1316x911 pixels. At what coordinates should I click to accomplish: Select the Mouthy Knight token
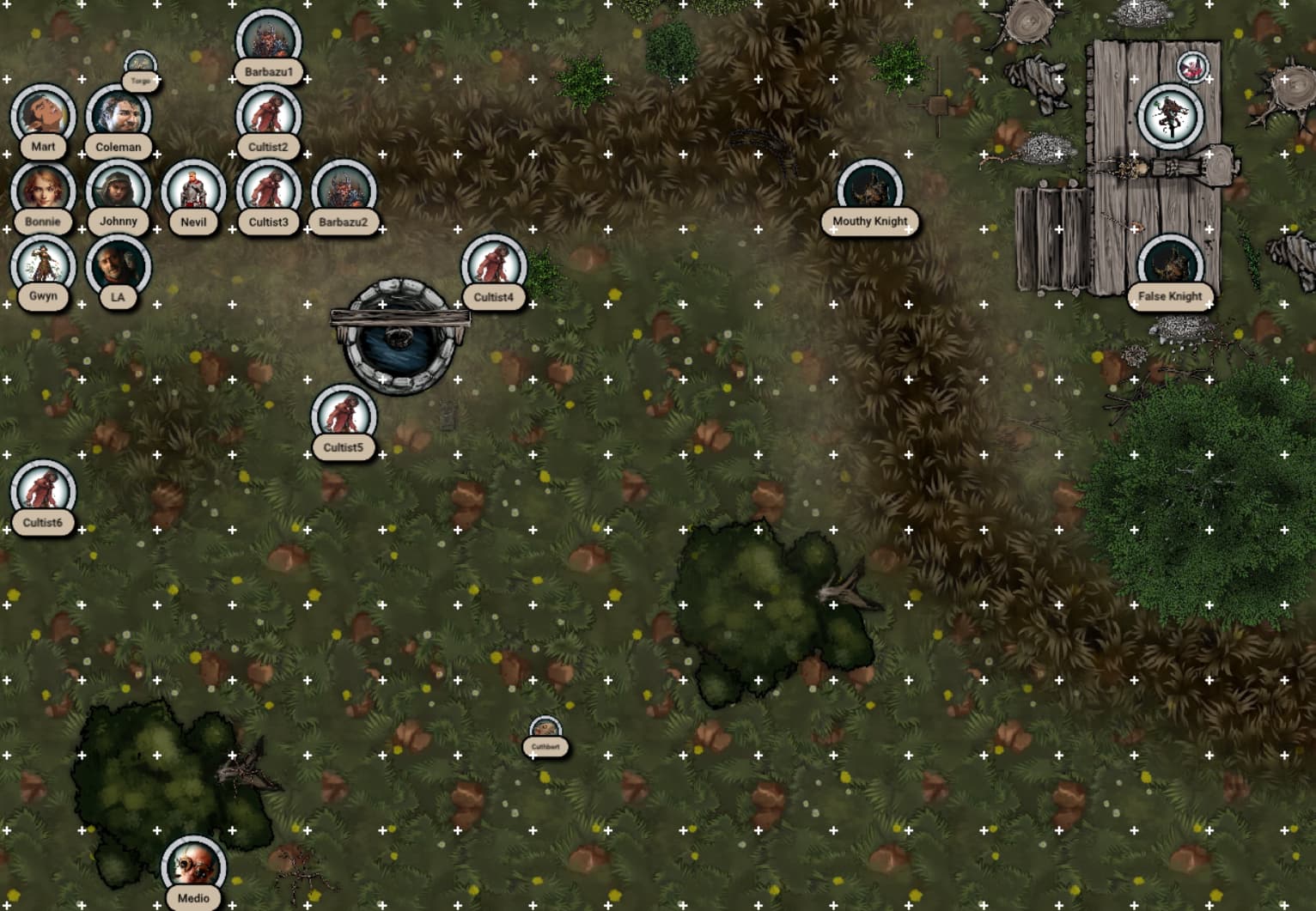(869, 191)
